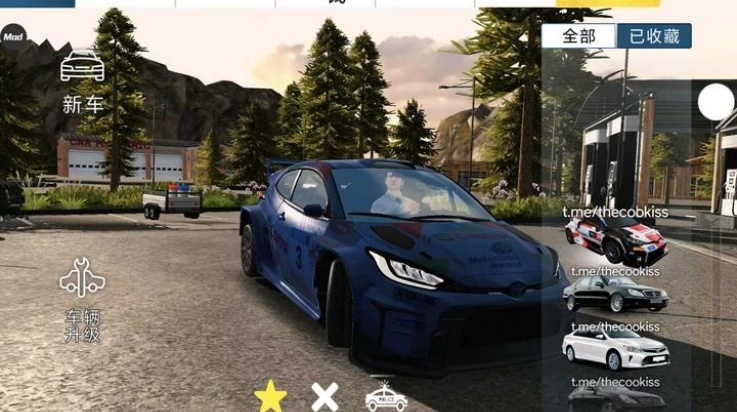Favorite the car with the yellow star
737x412 pixels.
270,396
